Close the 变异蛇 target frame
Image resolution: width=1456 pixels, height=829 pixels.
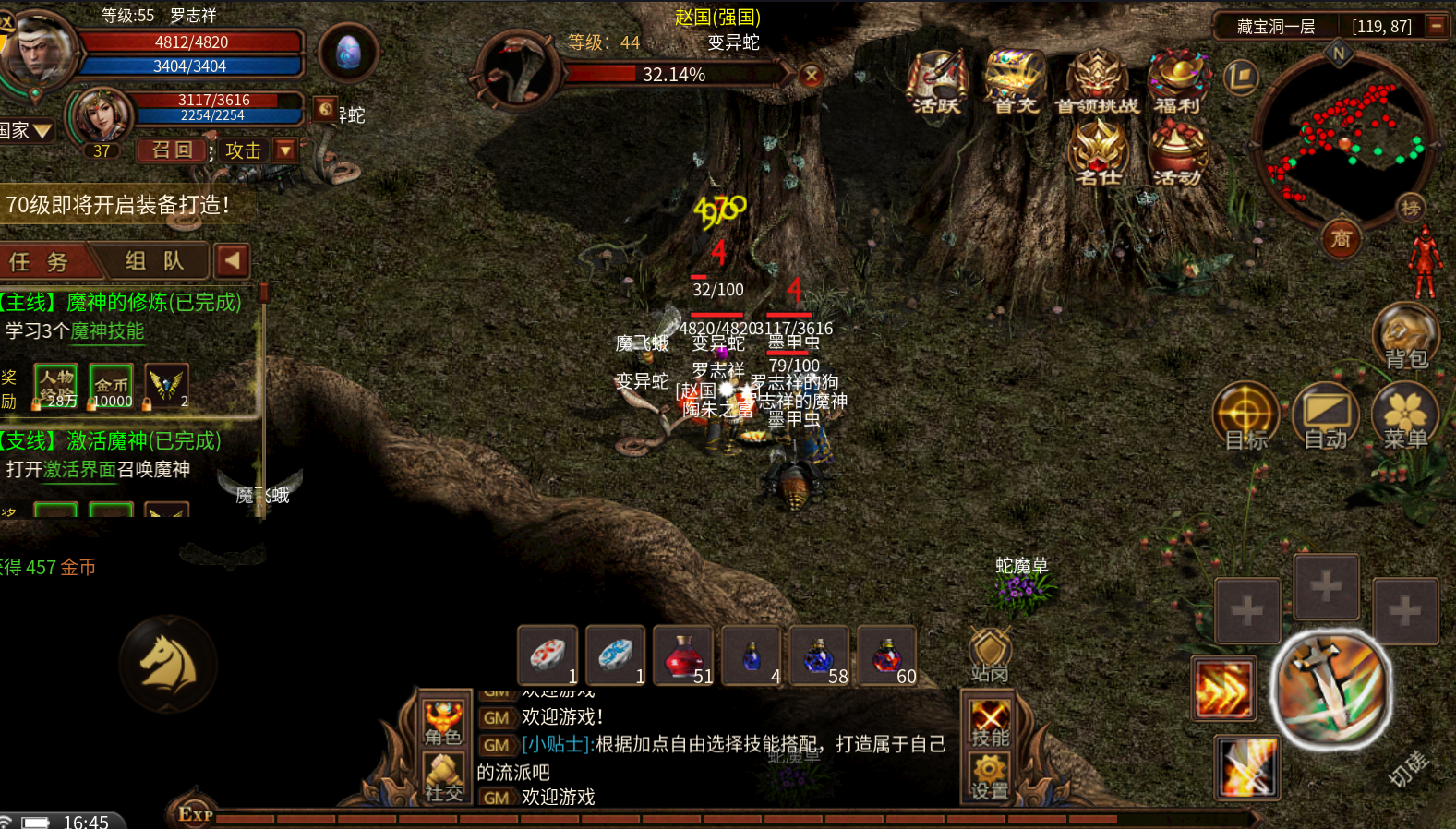click(x=811, y=76)
